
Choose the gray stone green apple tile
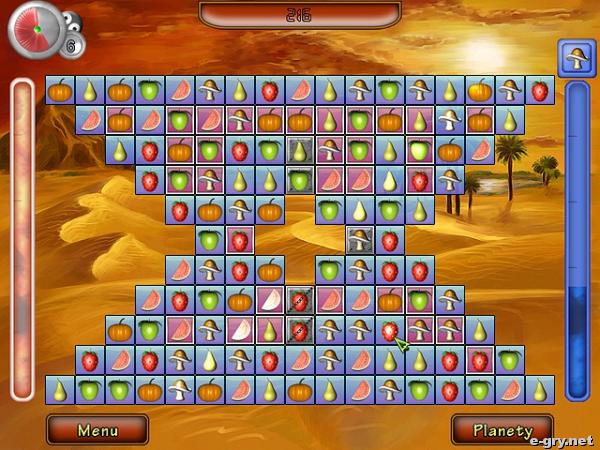click(300, 180)
